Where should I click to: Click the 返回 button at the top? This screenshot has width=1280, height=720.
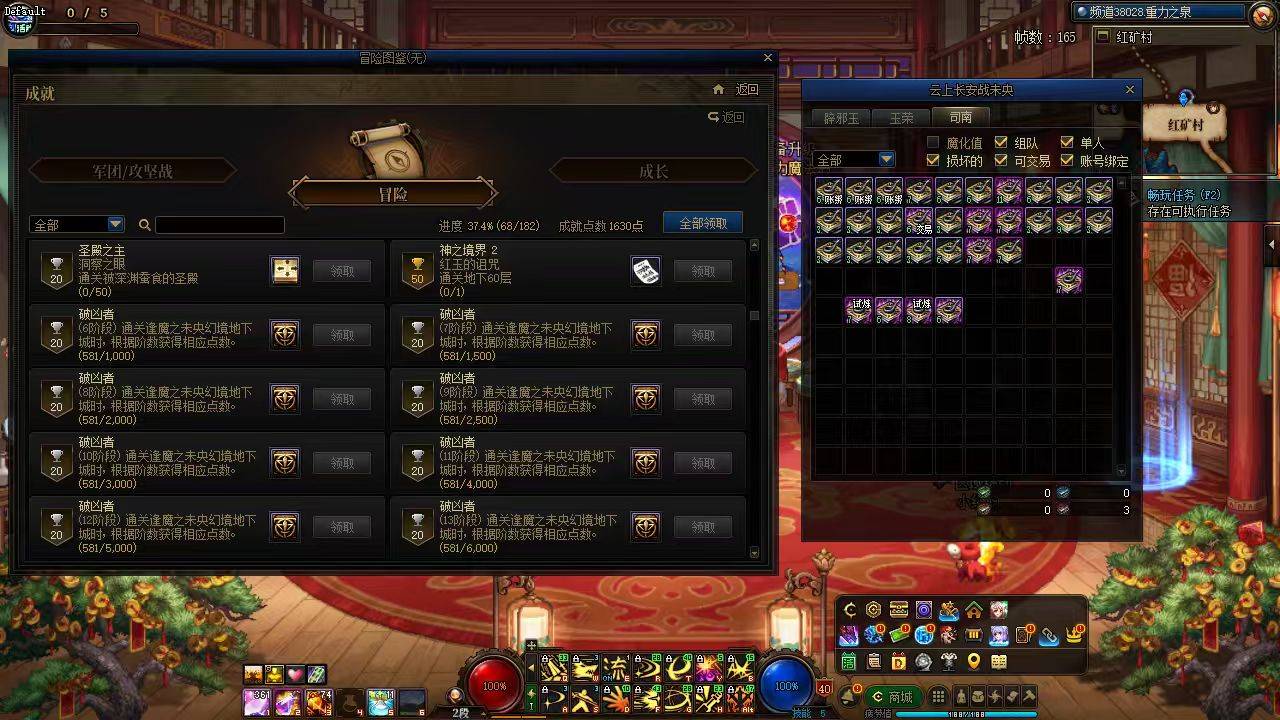[745, 89]
